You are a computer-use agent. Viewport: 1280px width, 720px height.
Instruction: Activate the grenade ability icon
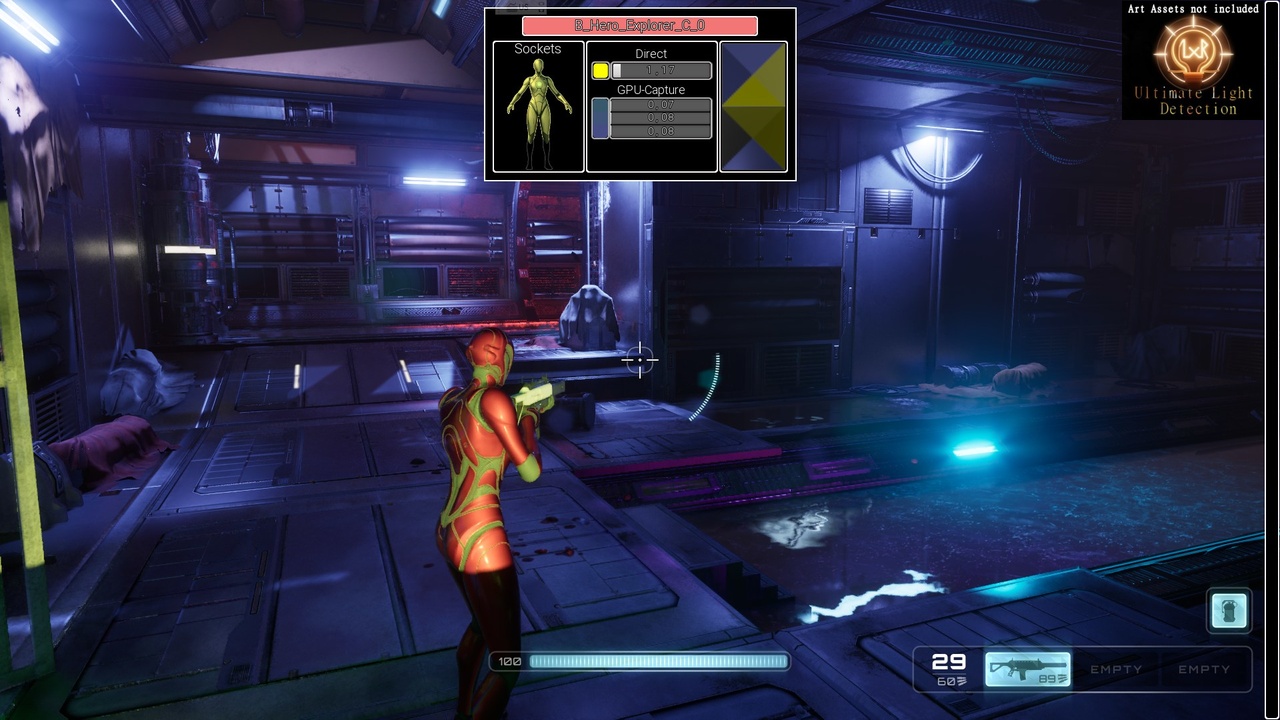(x=1229, y=610)
